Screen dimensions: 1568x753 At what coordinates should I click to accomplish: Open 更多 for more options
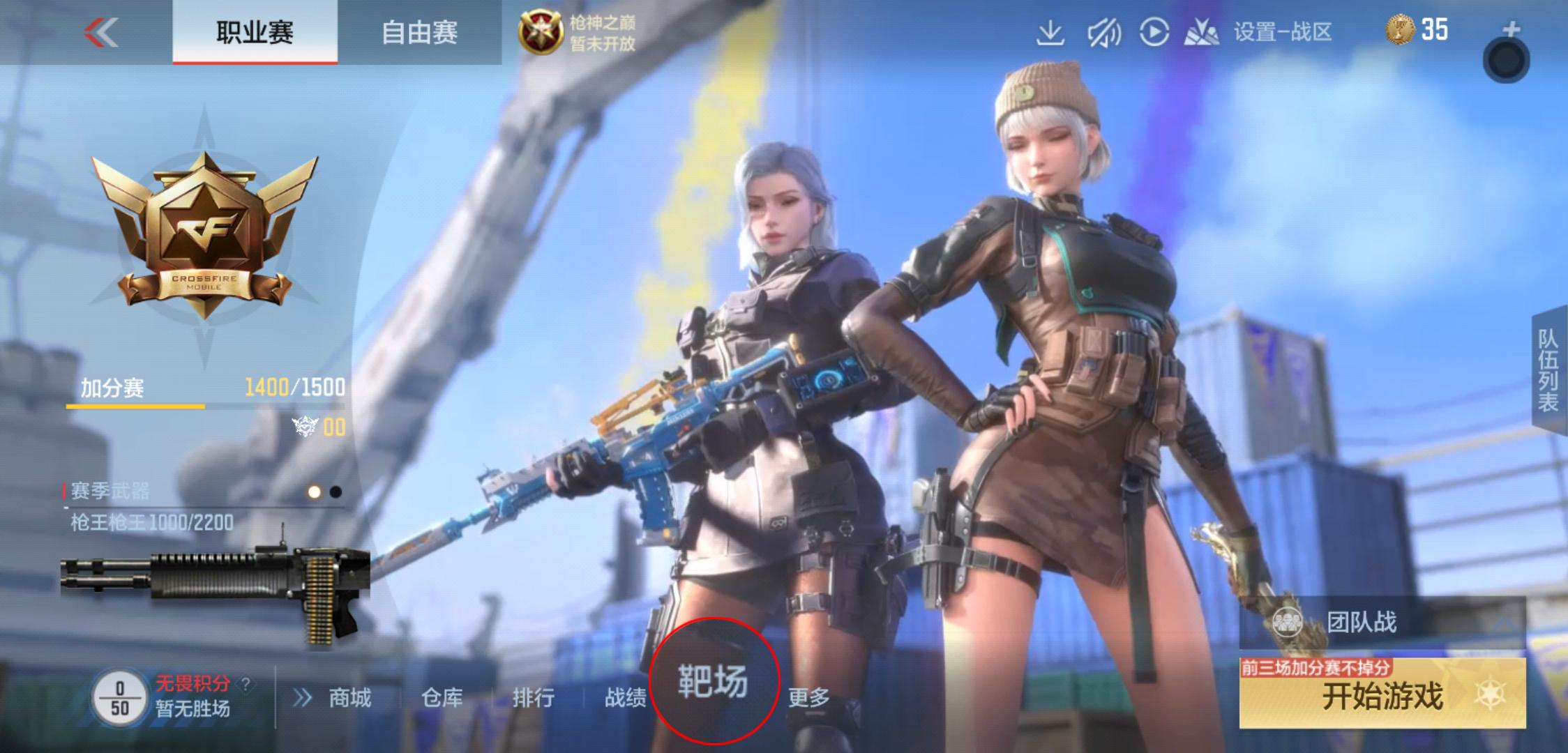[809, 698]
